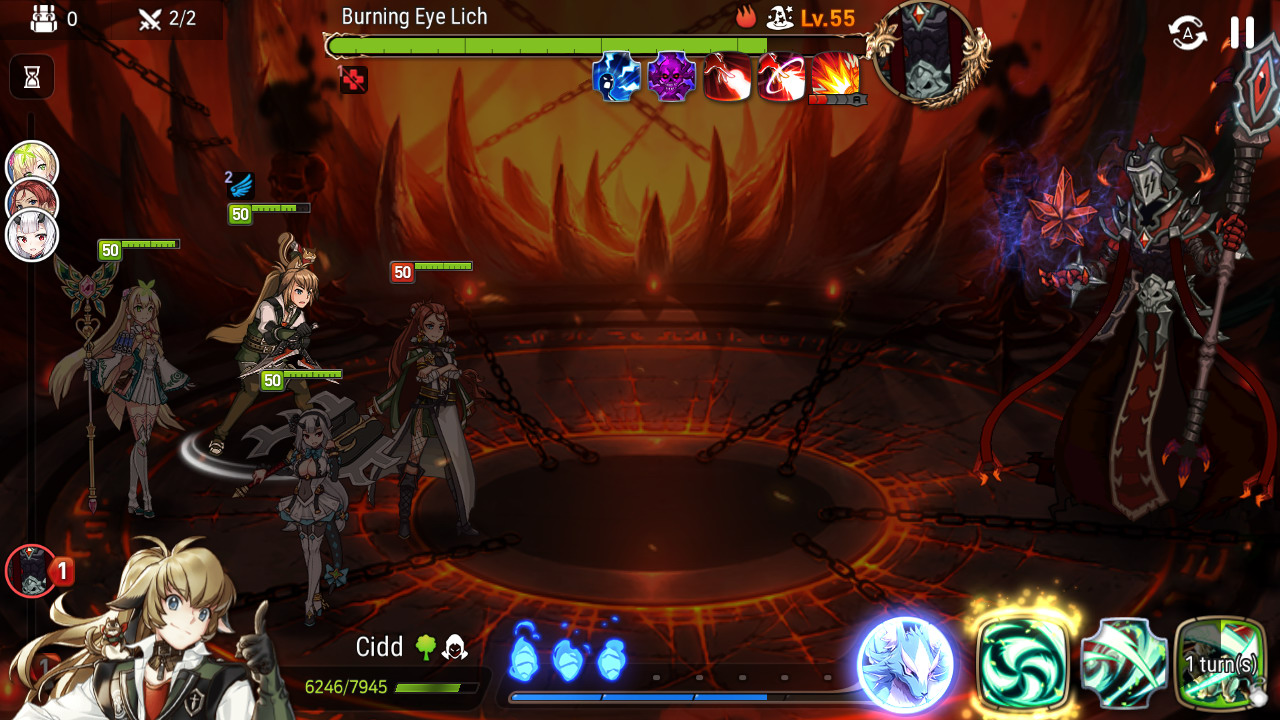
Task: Toggle the auto-battle button
Action: click(1187, 33)
